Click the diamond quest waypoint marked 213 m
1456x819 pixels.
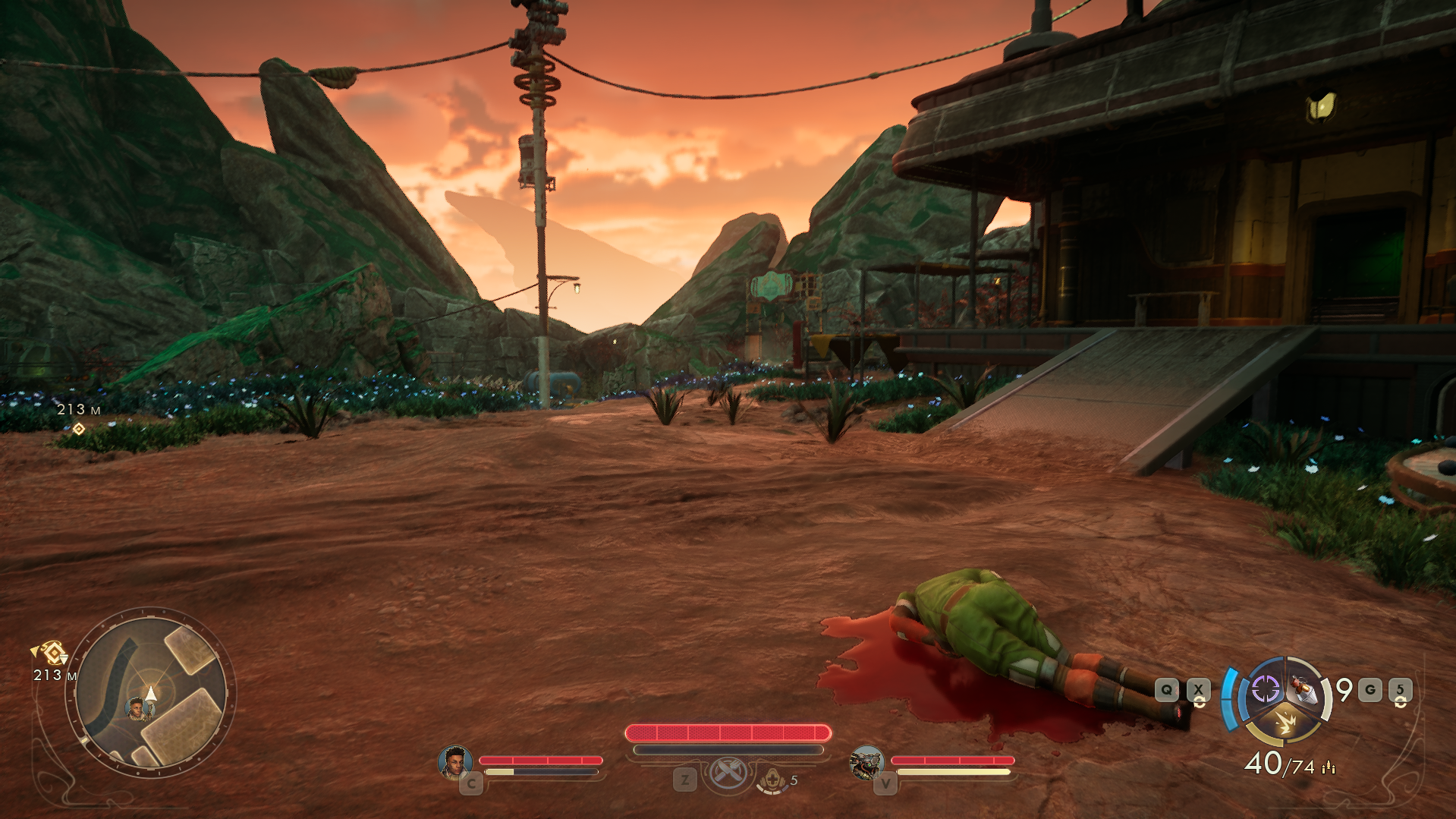[x=78, y=429]
